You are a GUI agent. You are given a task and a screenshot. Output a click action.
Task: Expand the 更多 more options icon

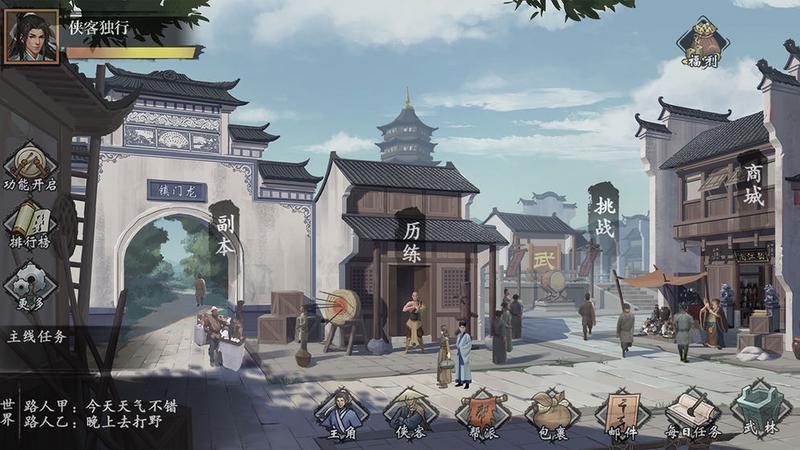pyautogui.click(x=30, y=286)
